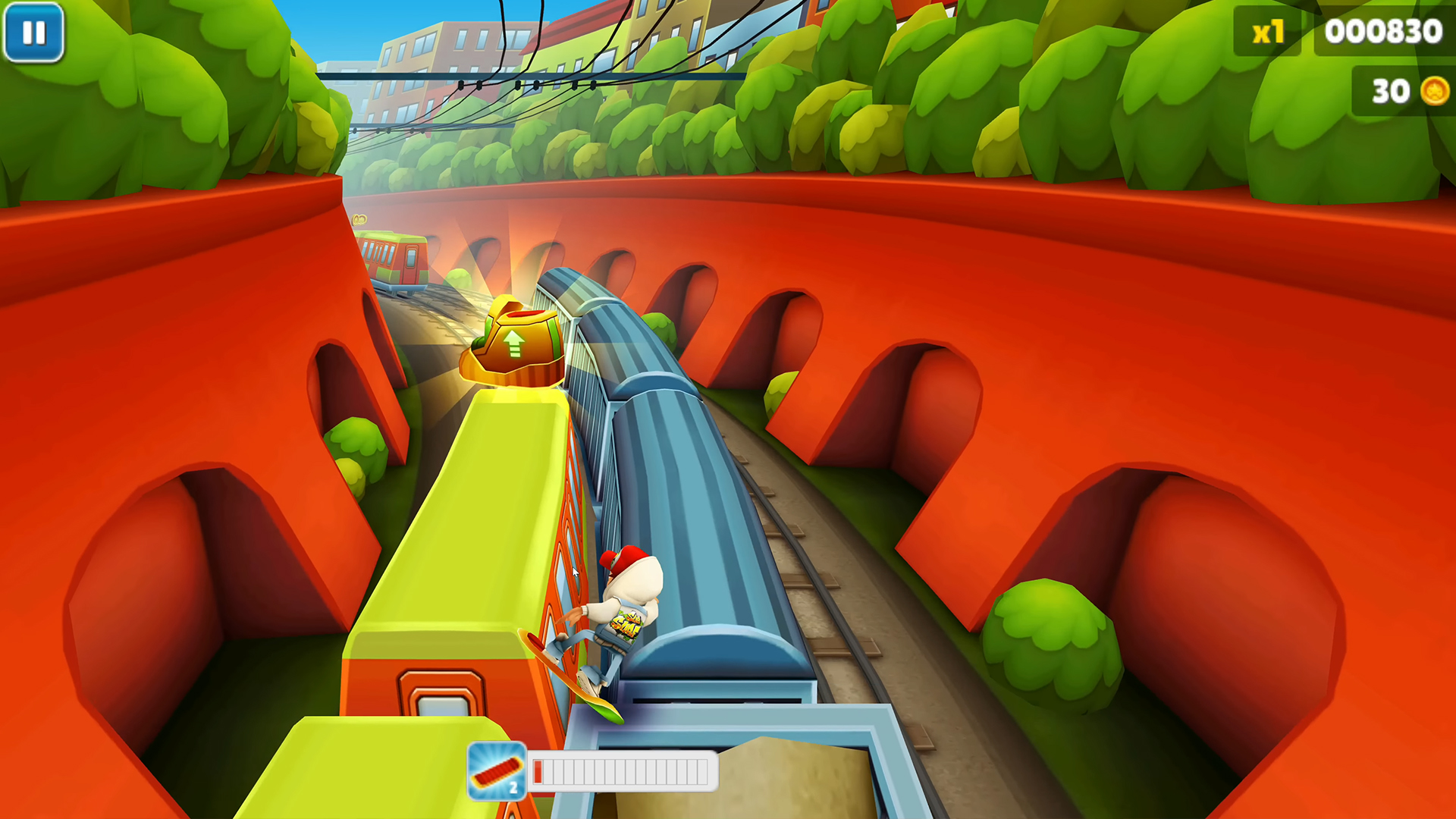Click the gold coin icon next to 30
The height and width of the screenshot is (819, 1456).
(x=1432, y=92)
